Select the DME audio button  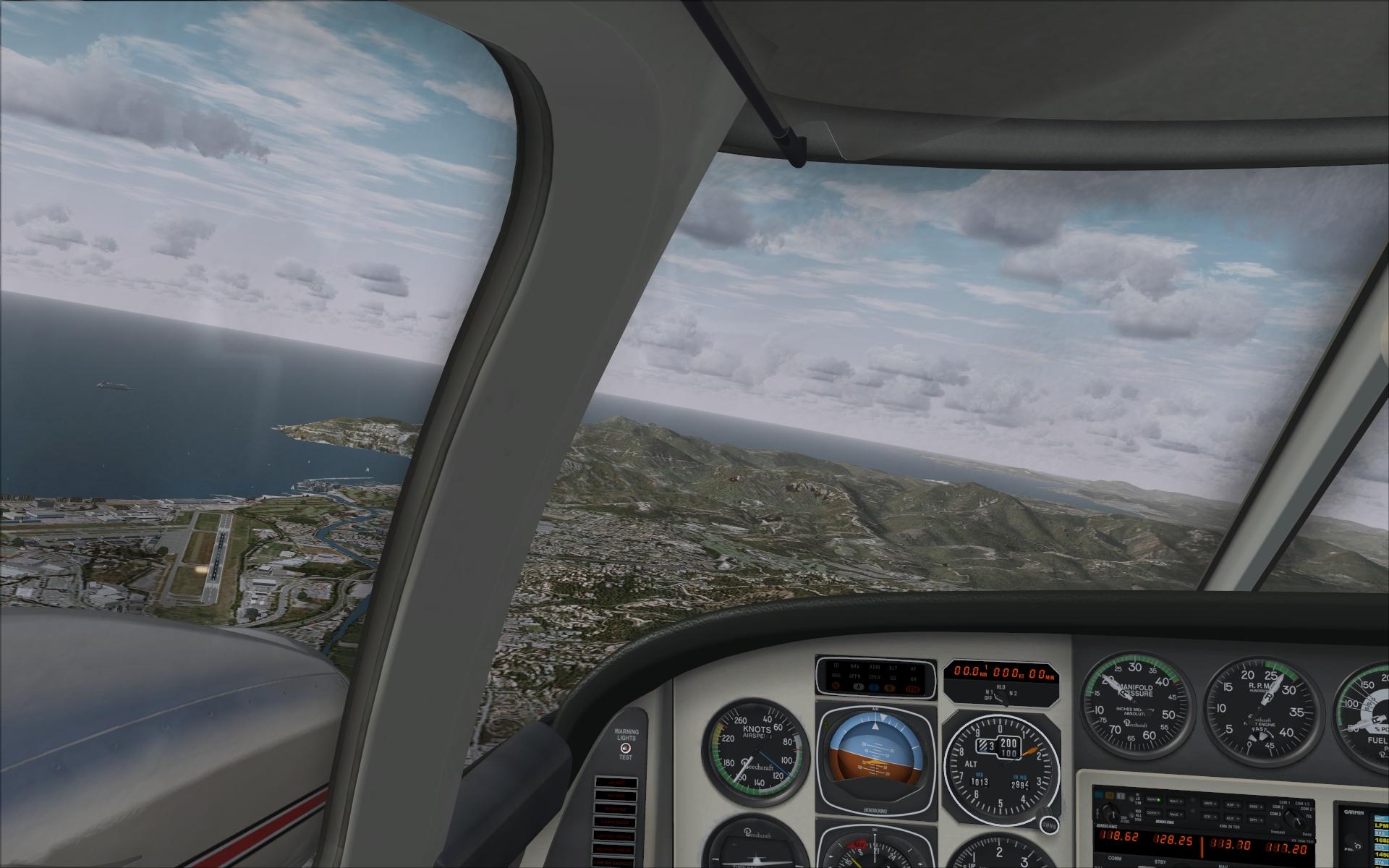(x=1255, y=807)
